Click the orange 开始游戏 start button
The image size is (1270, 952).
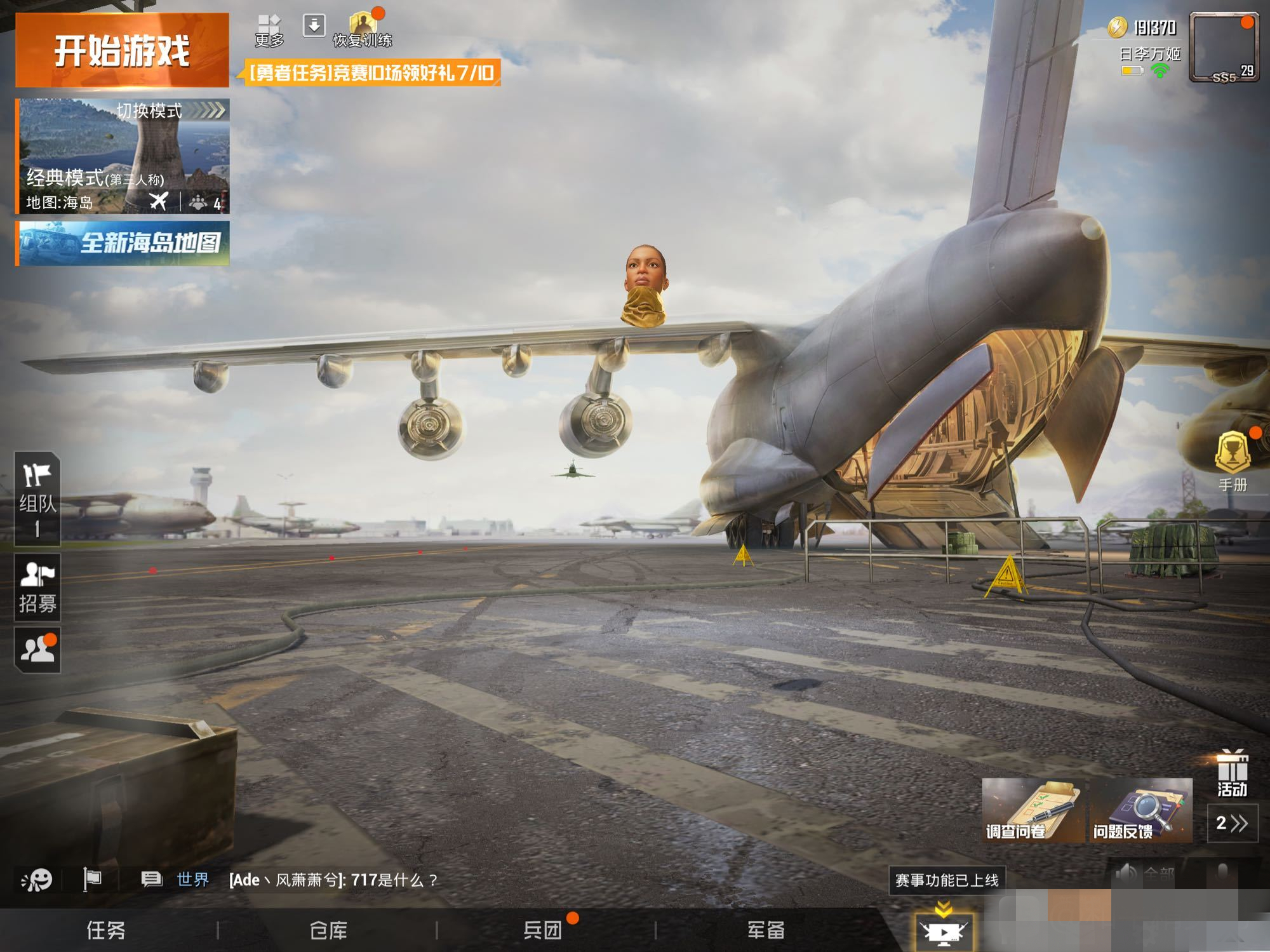coord(122,50)
